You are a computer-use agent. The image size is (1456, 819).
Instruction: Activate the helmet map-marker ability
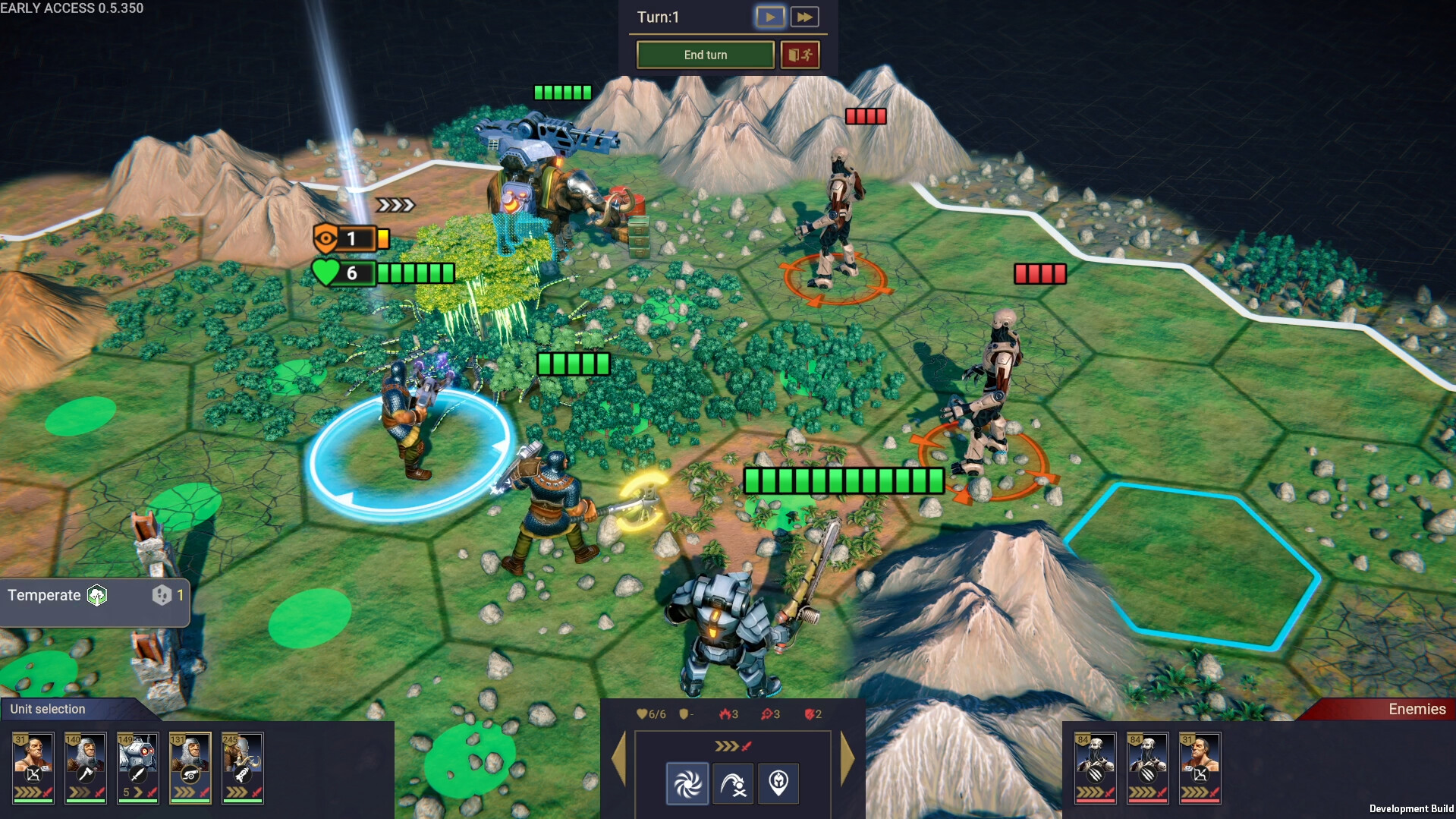pos(778,783)
